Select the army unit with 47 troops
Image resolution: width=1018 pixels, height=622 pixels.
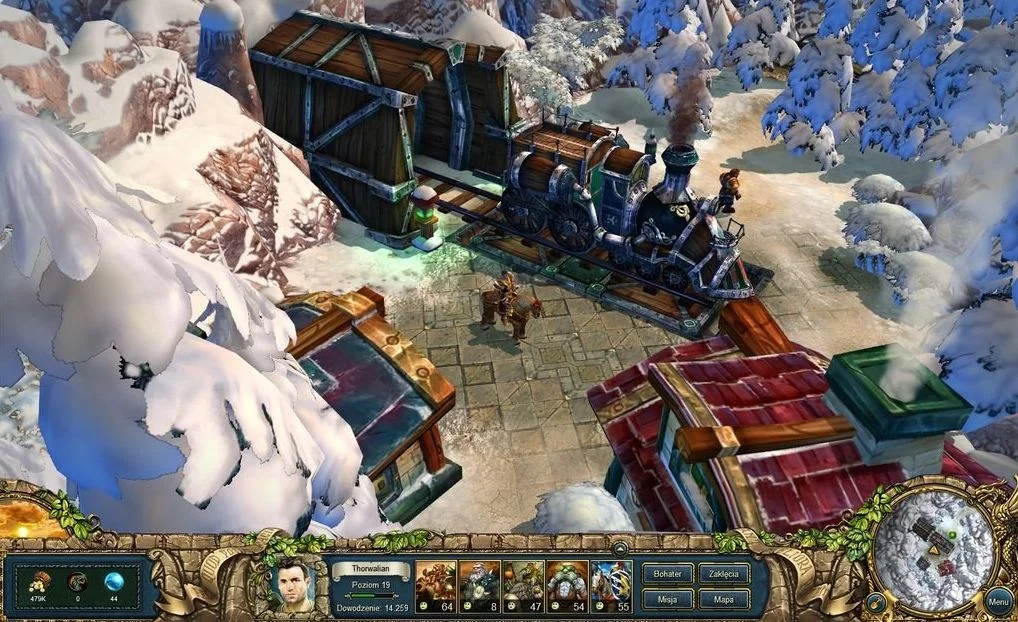524,586
